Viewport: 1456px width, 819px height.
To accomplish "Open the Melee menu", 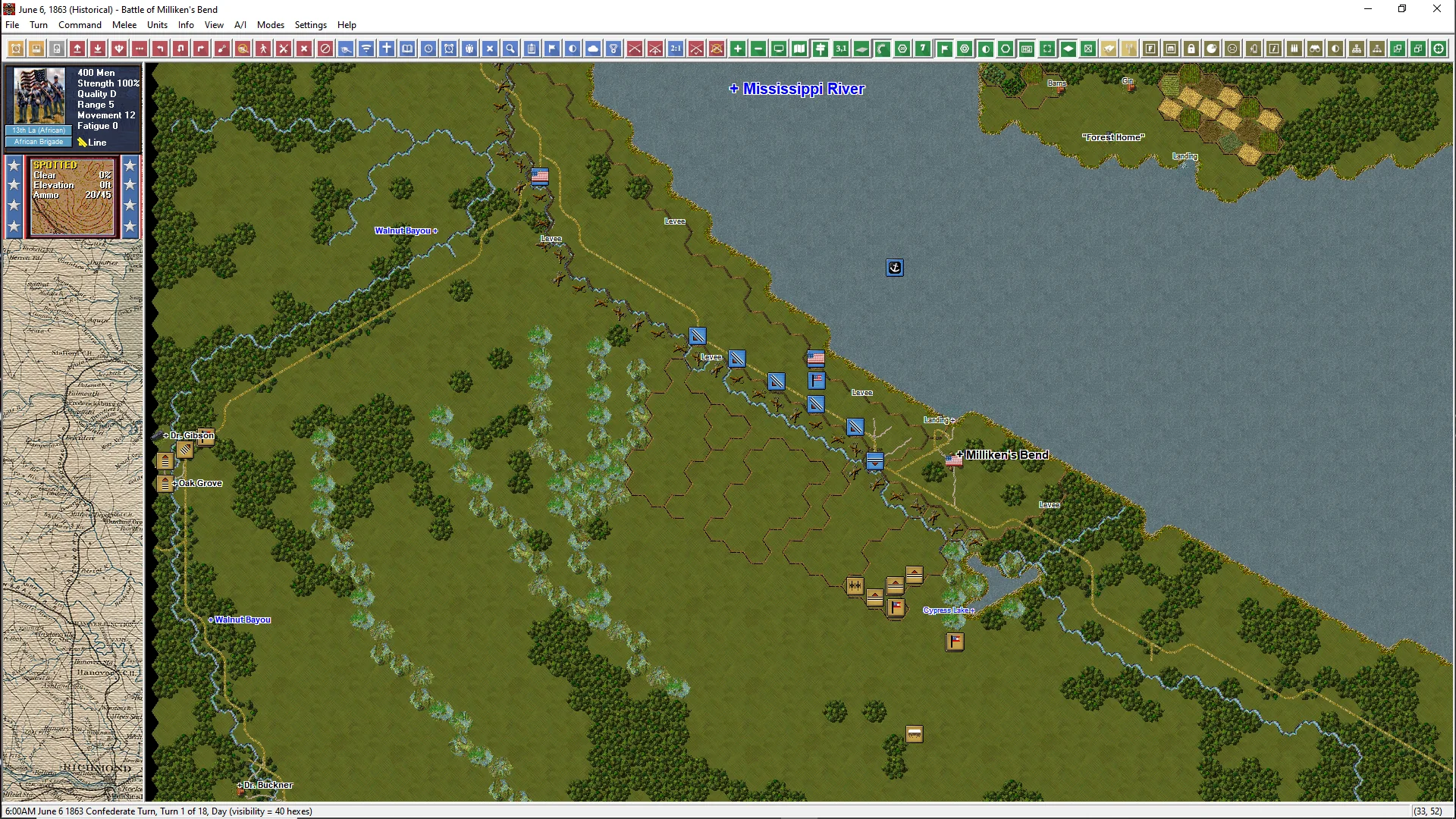I will (x=124, y=25).
